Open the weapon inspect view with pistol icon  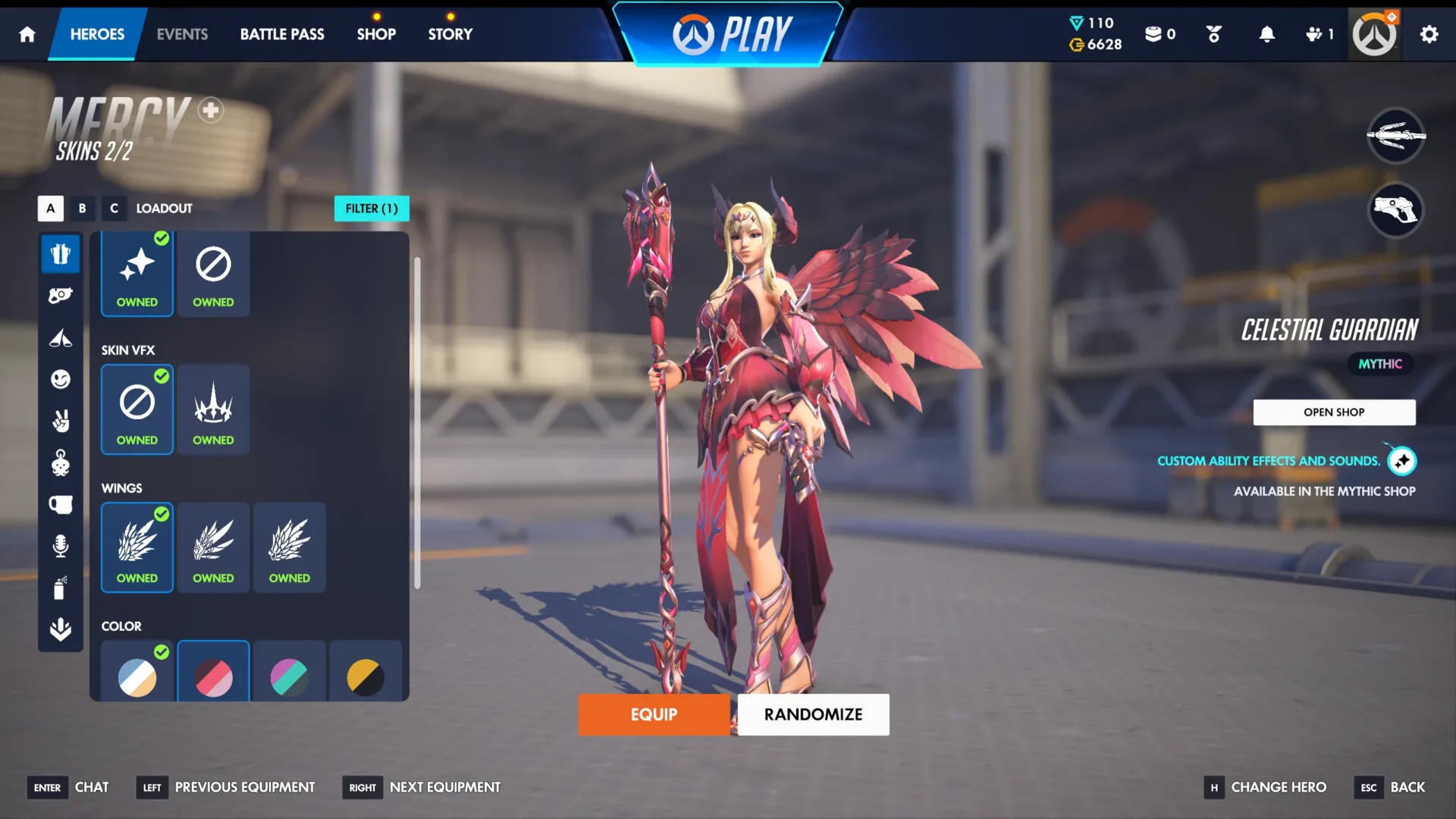click(x=1395, y=212)
